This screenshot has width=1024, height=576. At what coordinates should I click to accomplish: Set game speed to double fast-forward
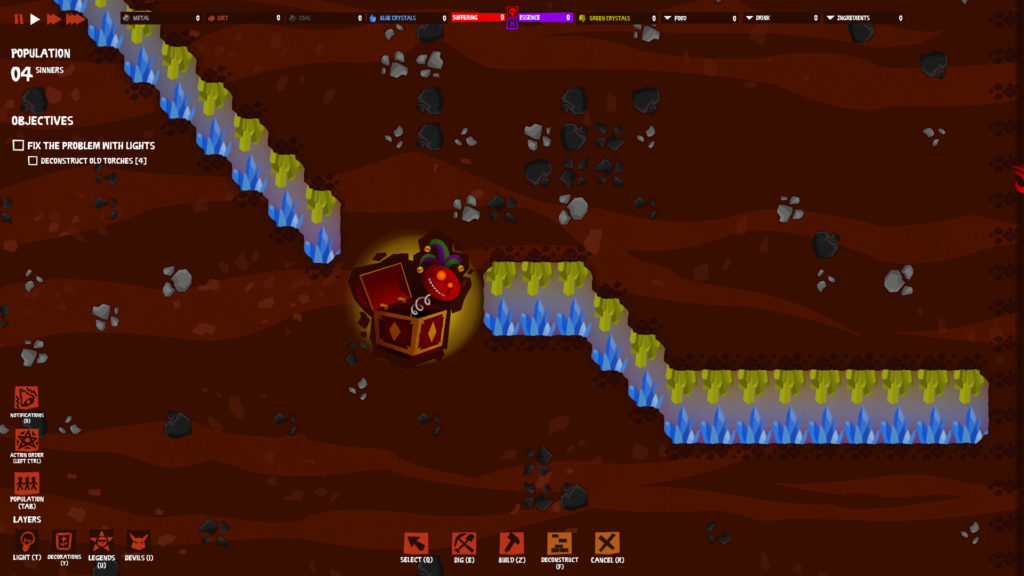[x=53, y=19]
